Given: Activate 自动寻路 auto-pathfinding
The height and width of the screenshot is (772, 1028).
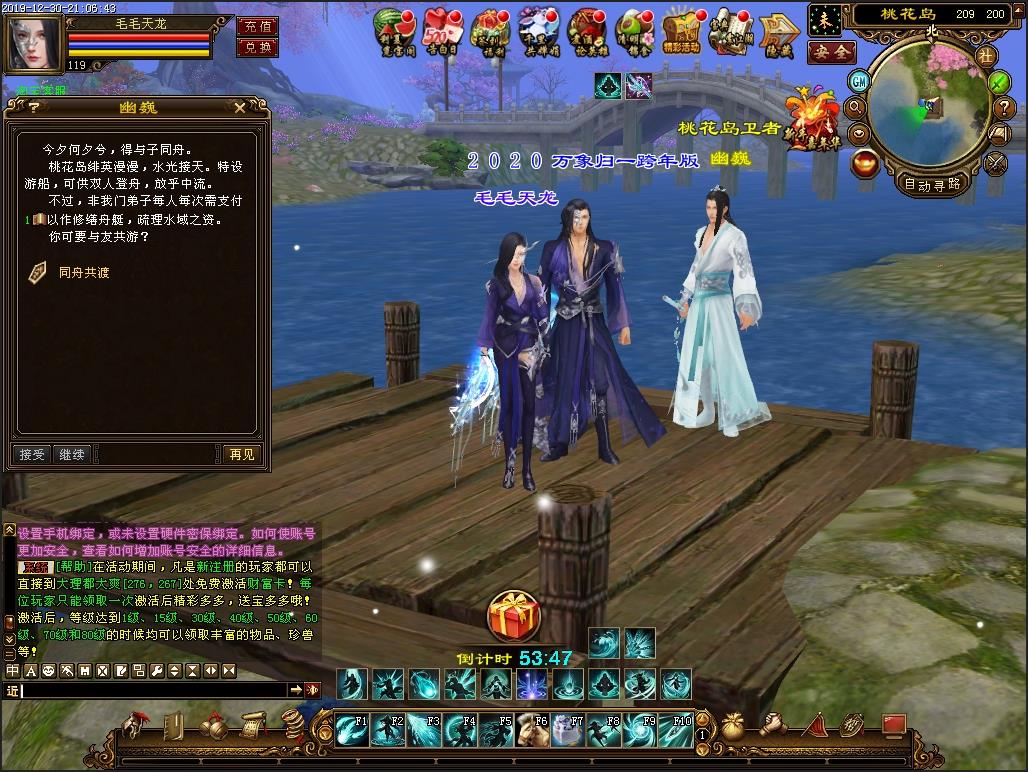Looking at the screenshot, I should 932,183.
